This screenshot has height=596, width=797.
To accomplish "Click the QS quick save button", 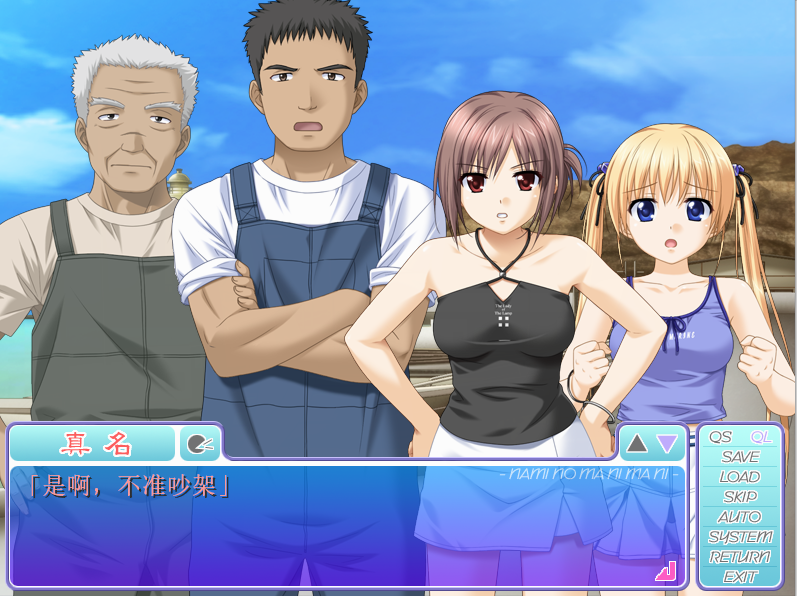I will pyautogui.click(x=721, y=437).
